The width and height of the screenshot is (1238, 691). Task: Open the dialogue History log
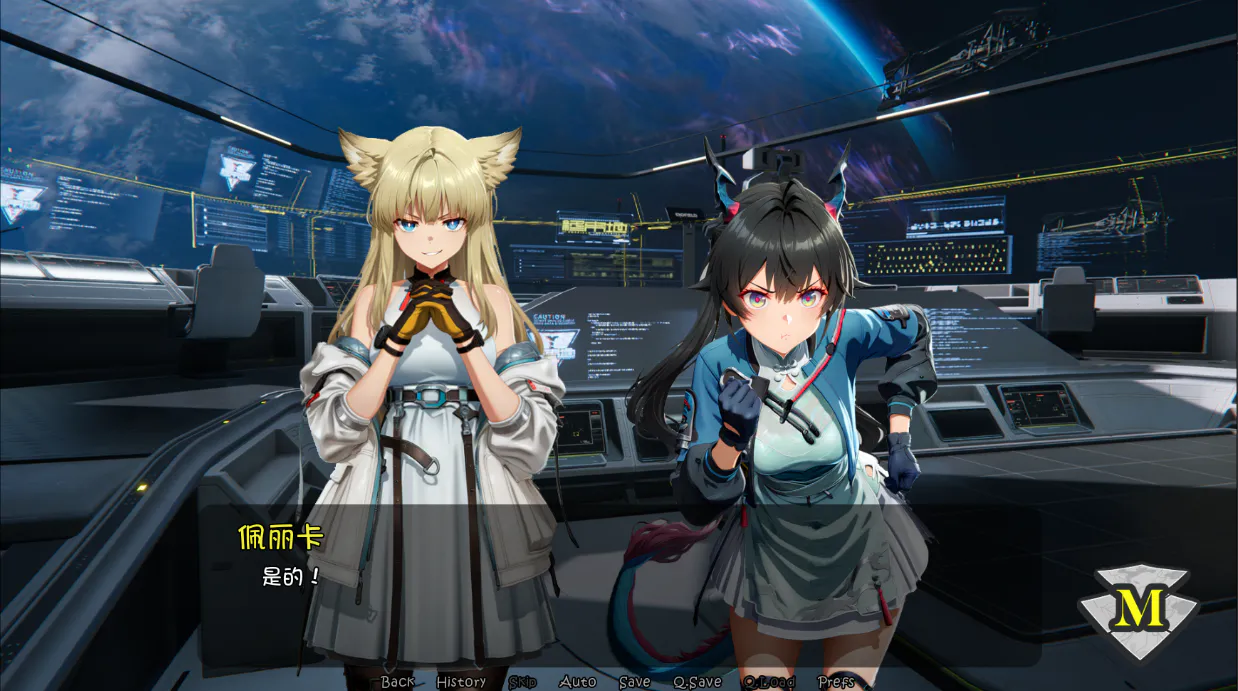(x=461, y=682)
